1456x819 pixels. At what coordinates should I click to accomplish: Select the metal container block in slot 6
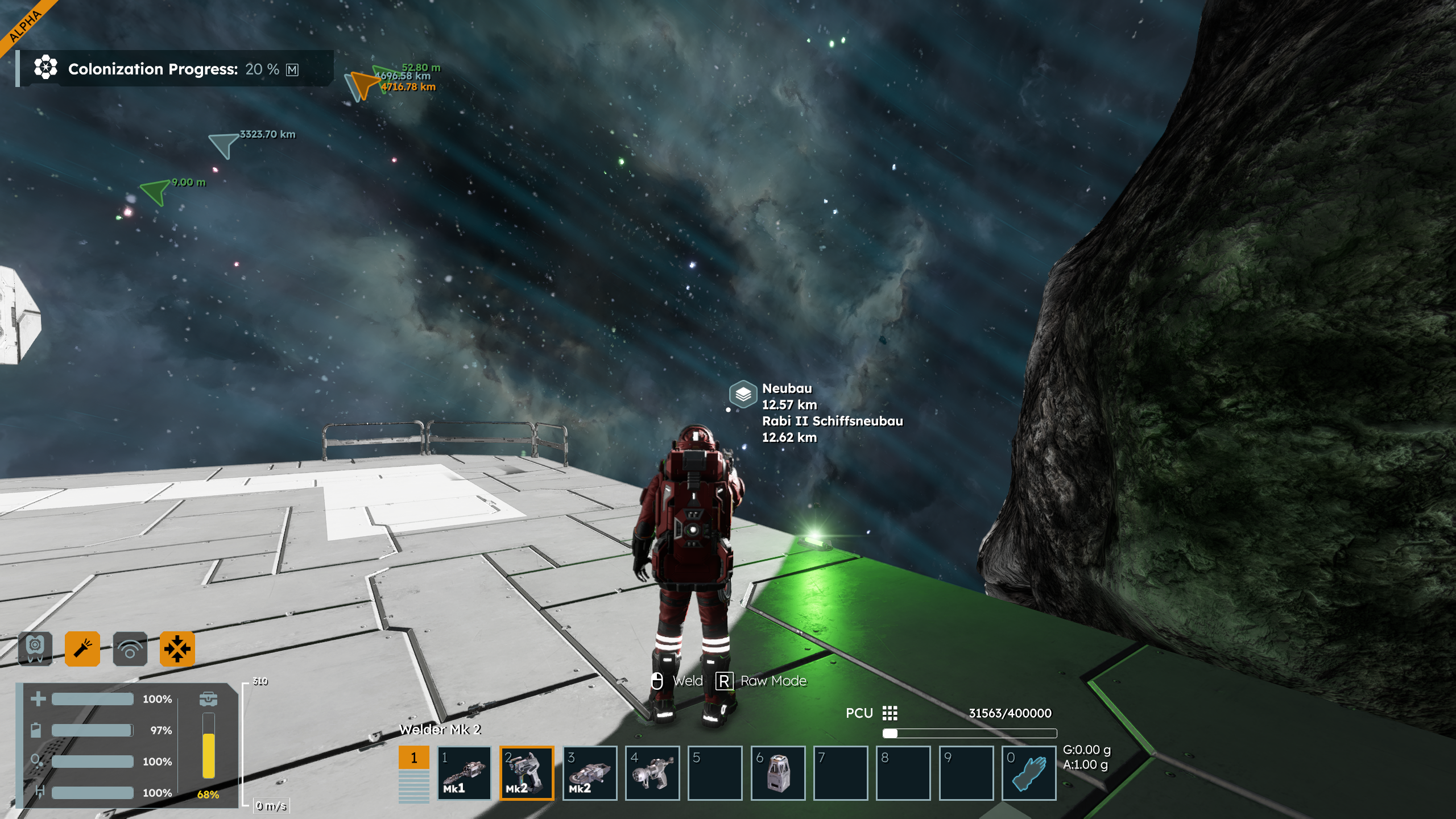pyautogui.click(x=777, y=773)
